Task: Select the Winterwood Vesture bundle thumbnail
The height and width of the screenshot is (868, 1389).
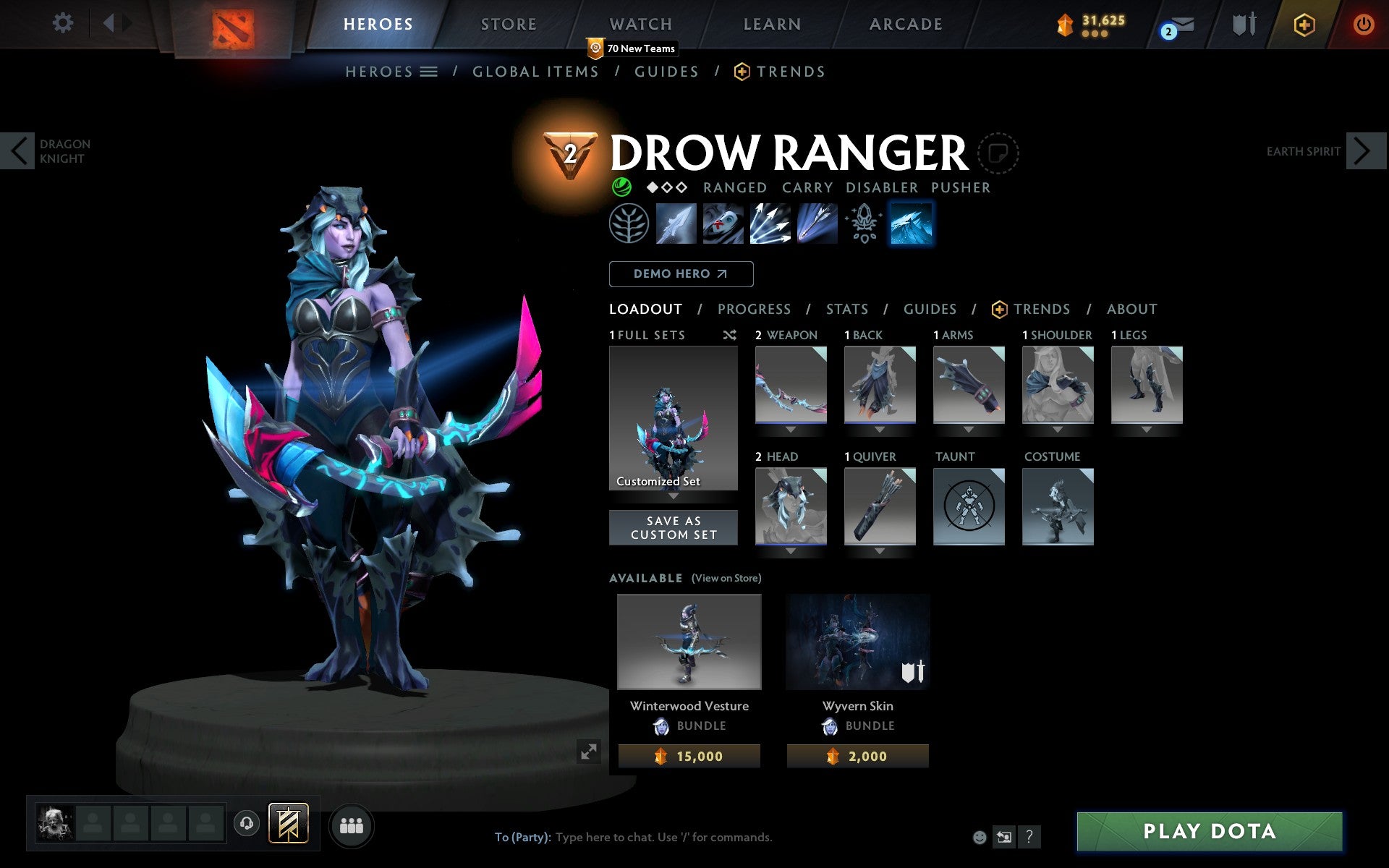Action: (689, 641)
